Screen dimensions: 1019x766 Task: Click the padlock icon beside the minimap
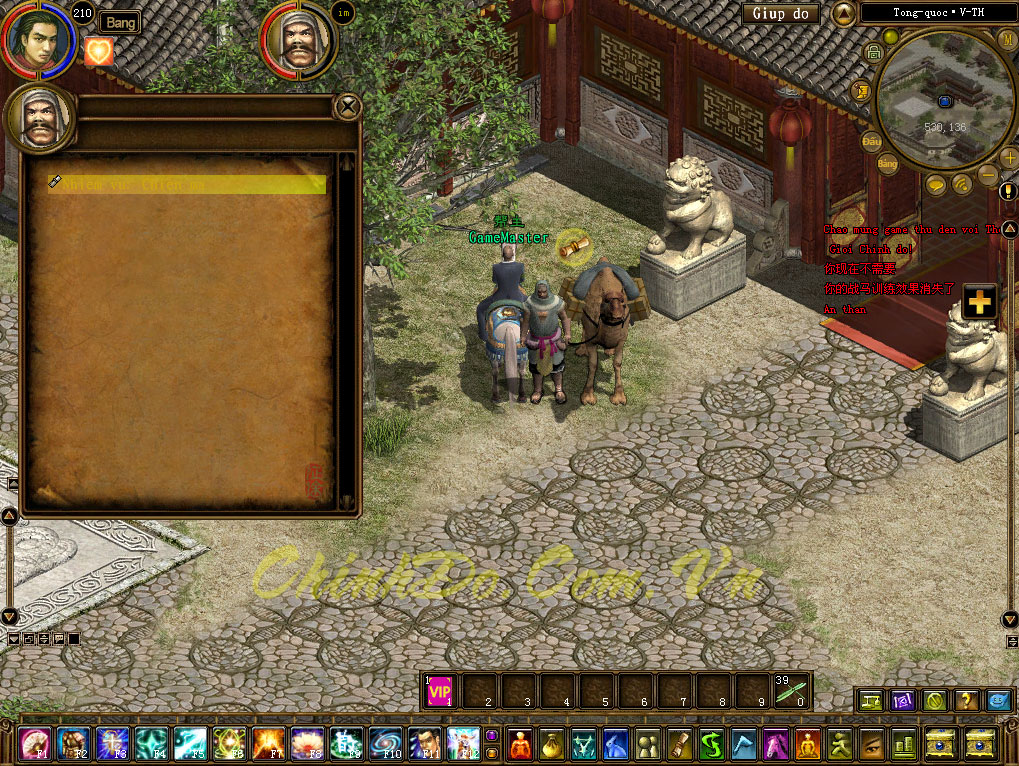click(873, 52)
